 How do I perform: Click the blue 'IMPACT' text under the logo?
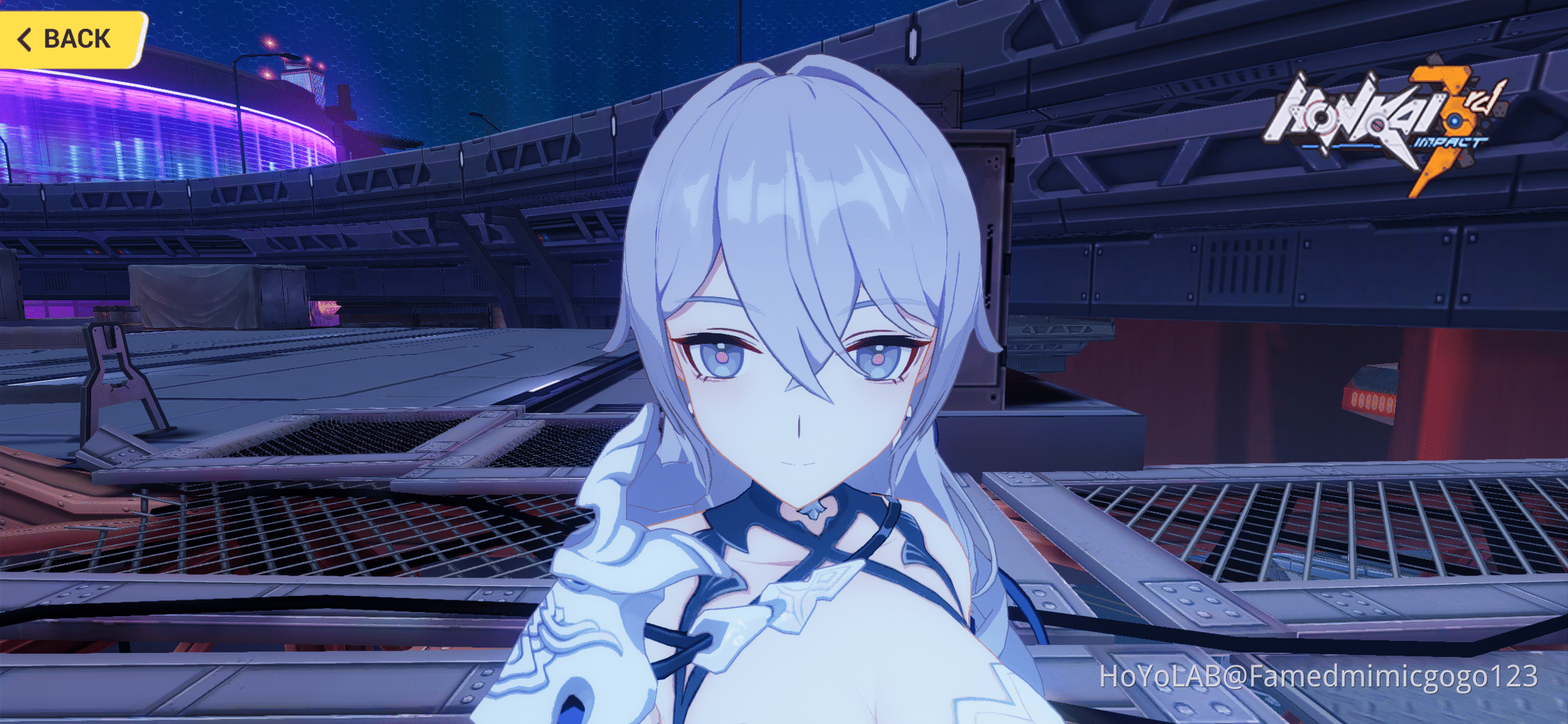1450,142
